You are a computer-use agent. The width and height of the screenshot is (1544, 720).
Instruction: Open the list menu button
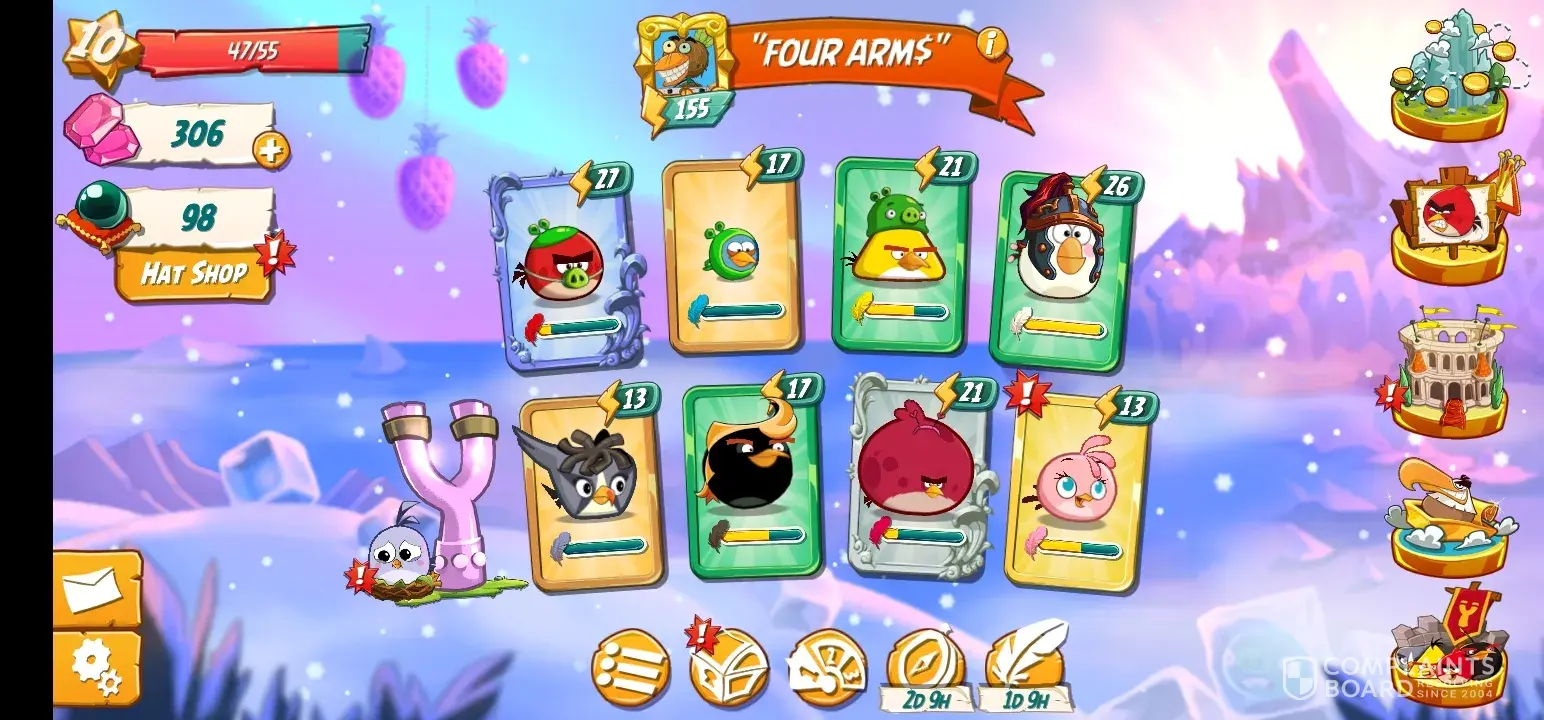tap(630, 667)
